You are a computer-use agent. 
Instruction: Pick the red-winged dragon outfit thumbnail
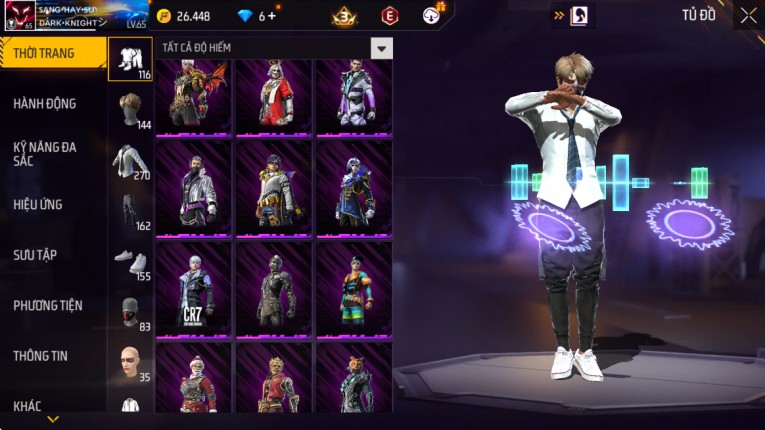click(x=193, y=96)
